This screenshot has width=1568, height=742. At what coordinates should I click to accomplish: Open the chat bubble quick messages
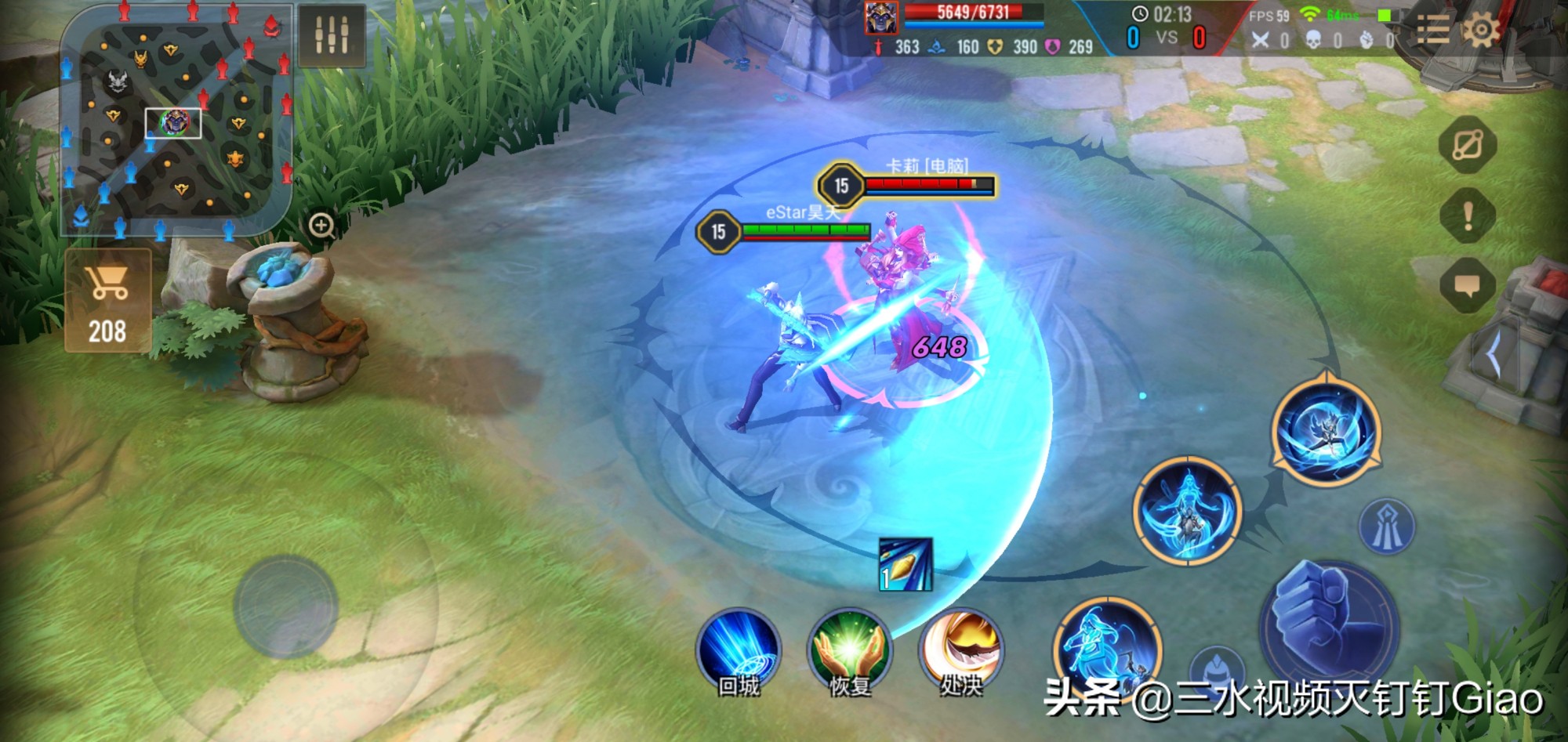(1468, 285)
